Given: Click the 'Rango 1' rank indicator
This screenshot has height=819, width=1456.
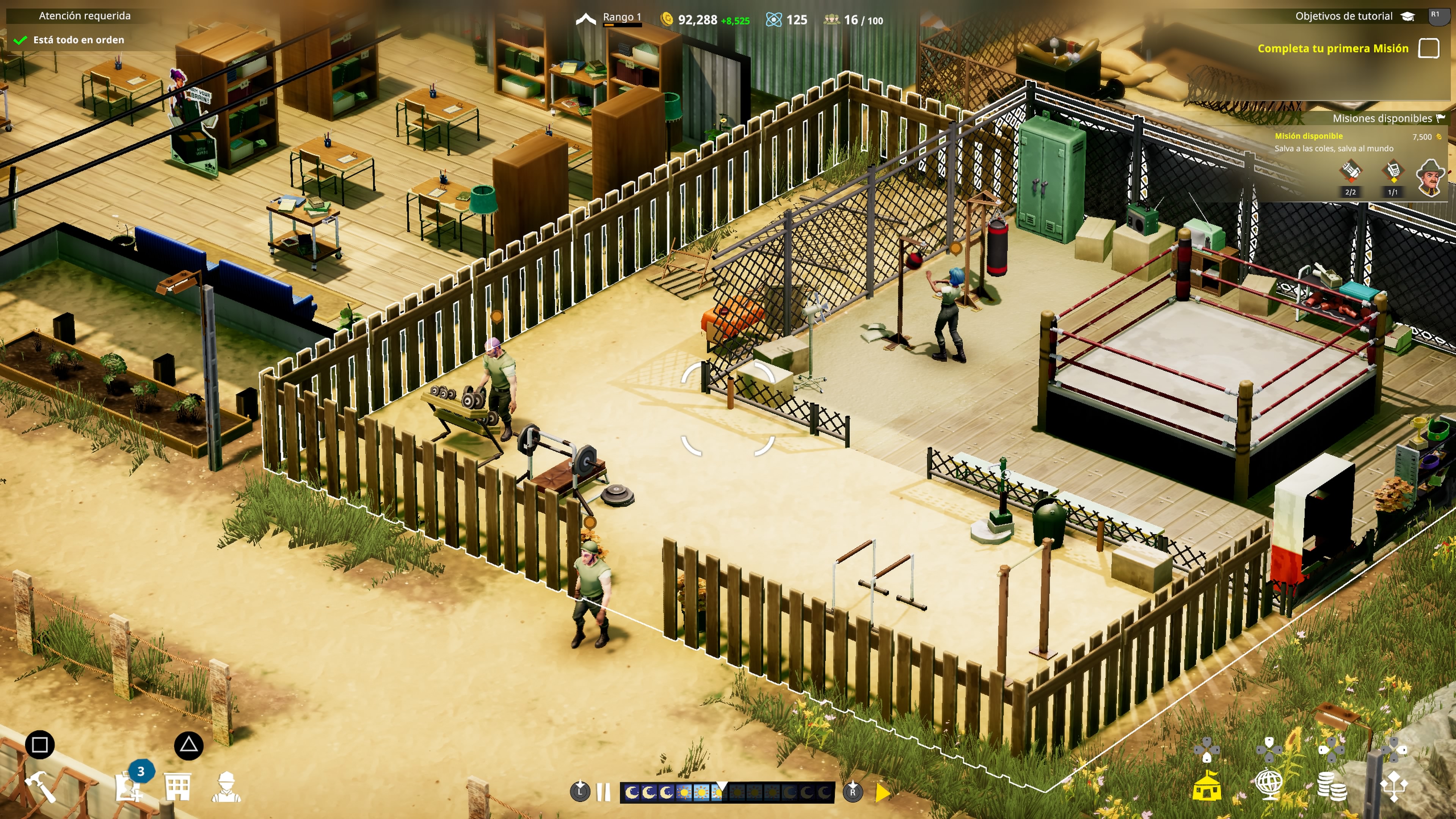Looking at the screenshot, I should pos(621,17).
